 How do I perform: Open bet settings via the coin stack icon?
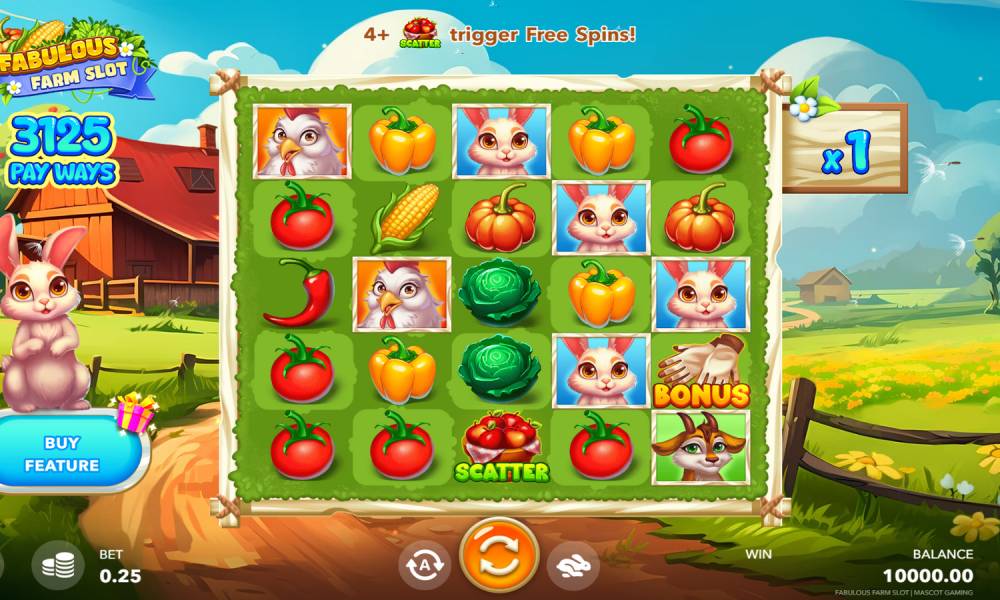(x=58, y=565)
